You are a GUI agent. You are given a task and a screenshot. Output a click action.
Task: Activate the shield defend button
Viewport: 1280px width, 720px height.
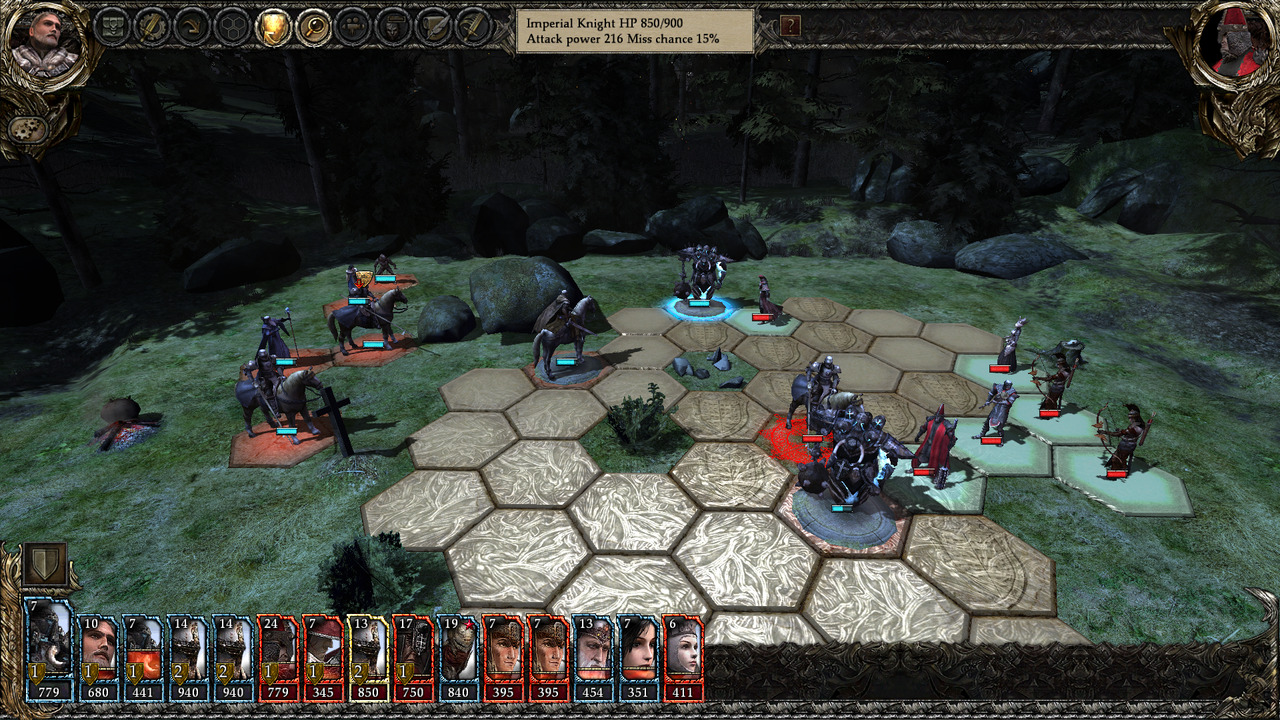click(x=44, y=565)
